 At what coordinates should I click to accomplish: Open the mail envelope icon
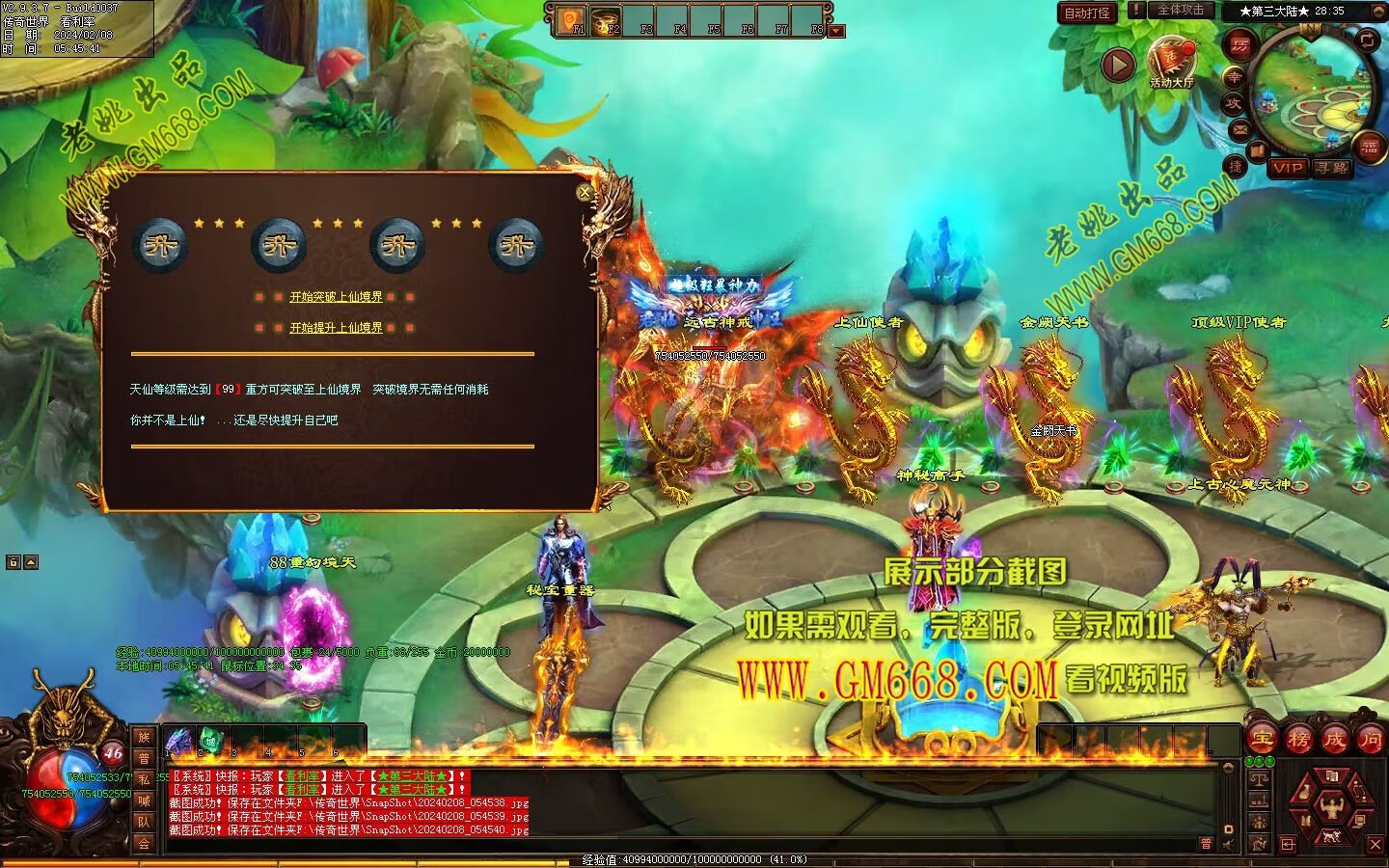(x=1239, y=128)
